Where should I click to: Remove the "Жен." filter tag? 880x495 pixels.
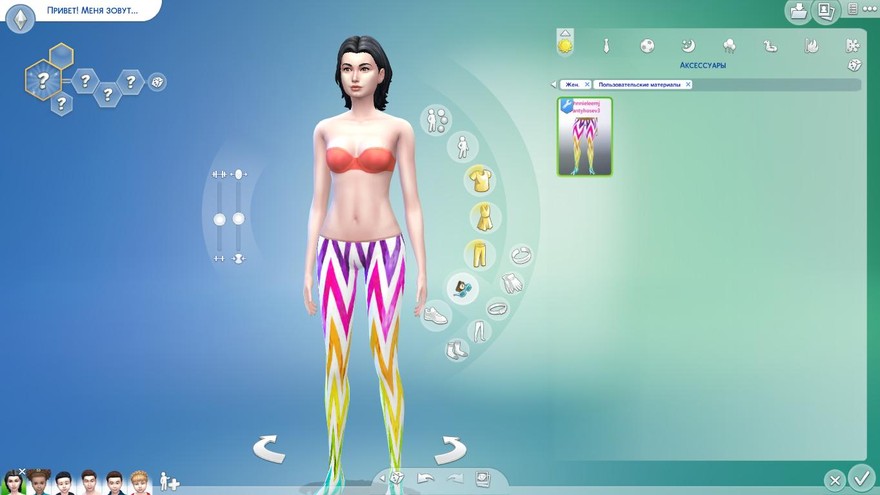point(587,85)
